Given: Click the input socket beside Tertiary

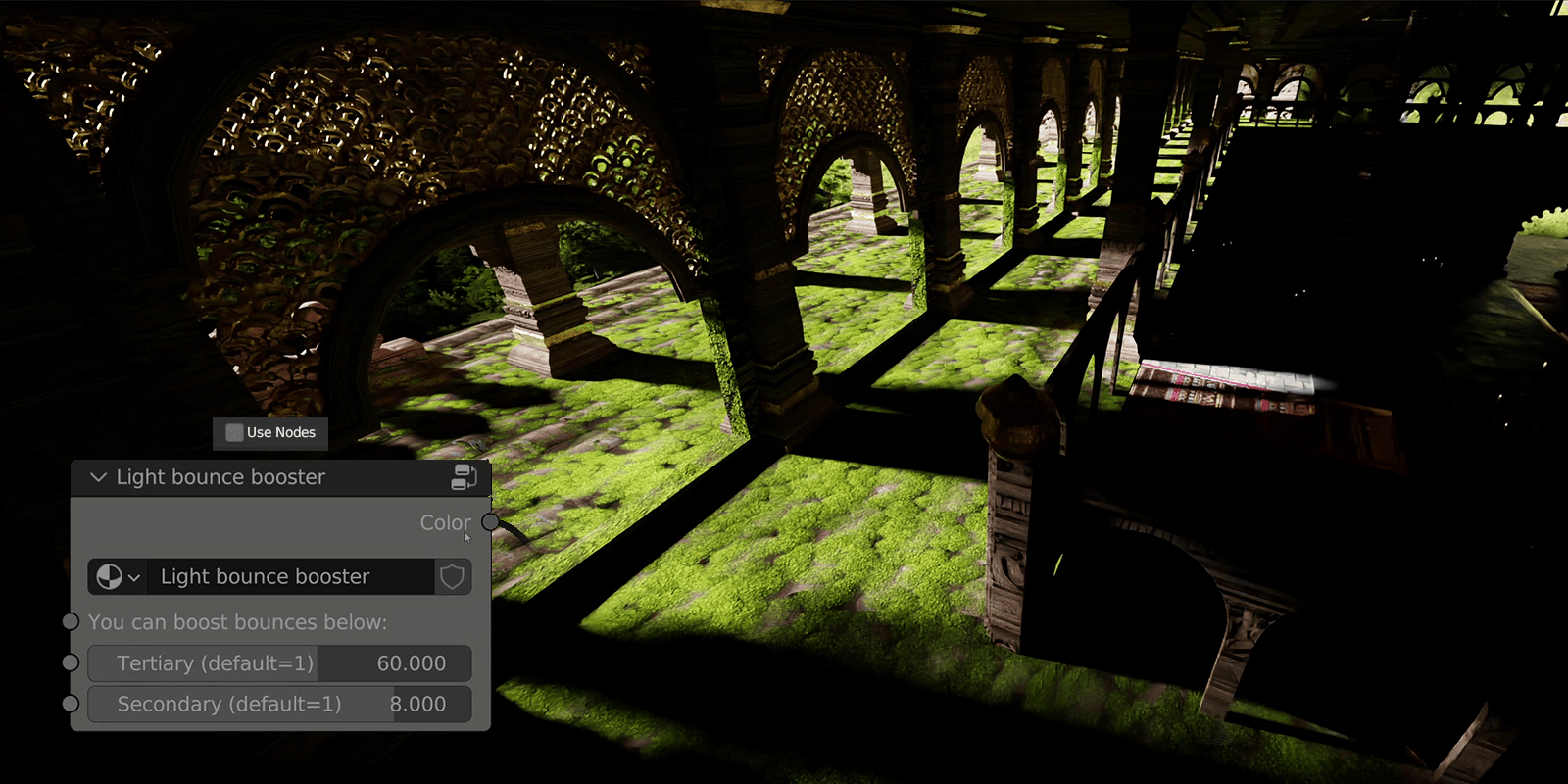Looking at the screenshot, I should click(70, 663).
